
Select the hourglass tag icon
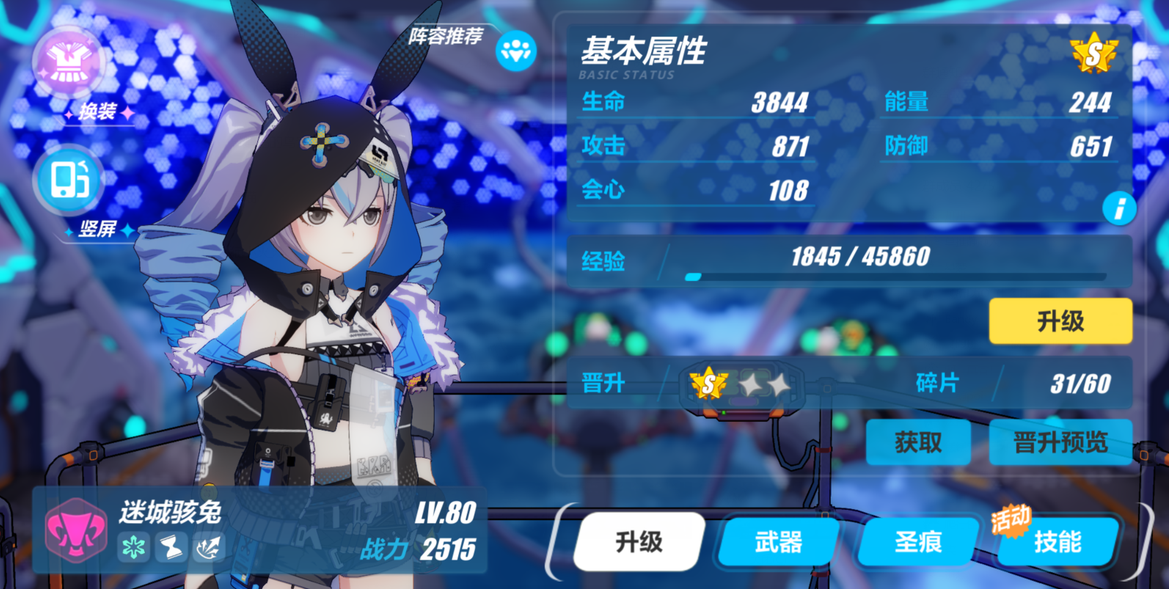(171, 547)
